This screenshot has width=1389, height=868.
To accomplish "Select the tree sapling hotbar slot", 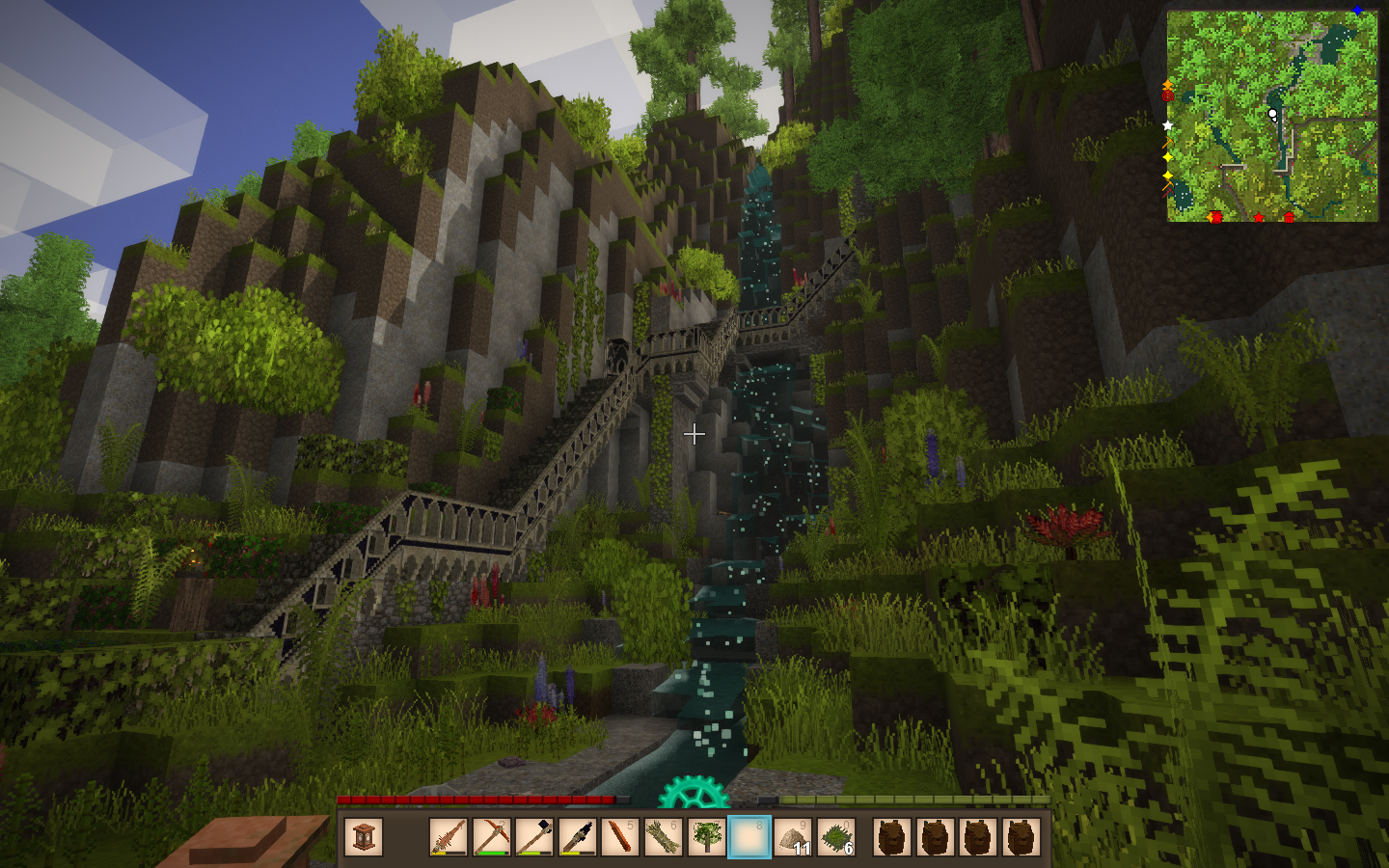I will pos(706,837).
